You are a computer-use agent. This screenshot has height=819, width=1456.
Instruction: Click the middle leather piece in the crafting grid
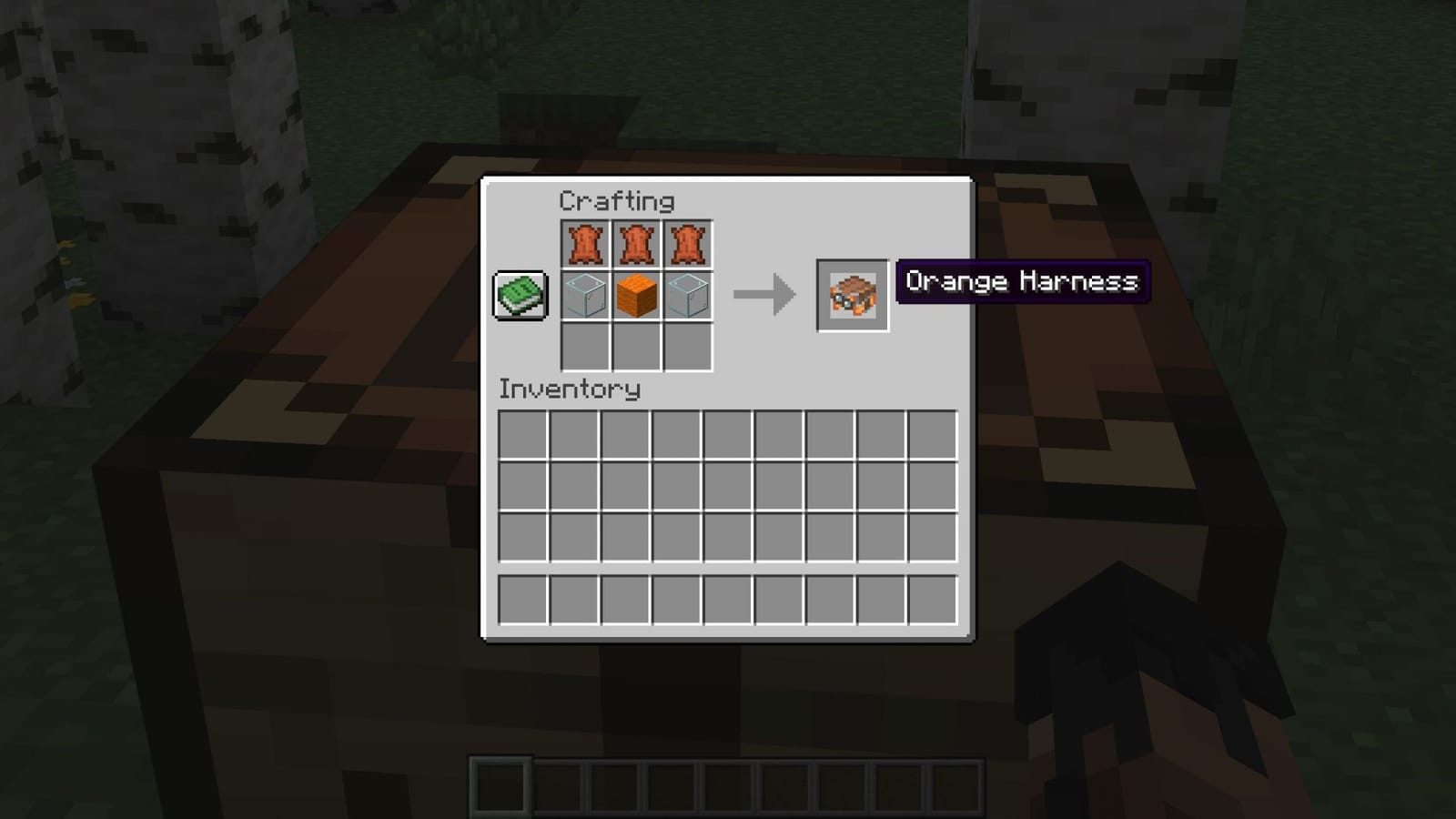[637, 242]
